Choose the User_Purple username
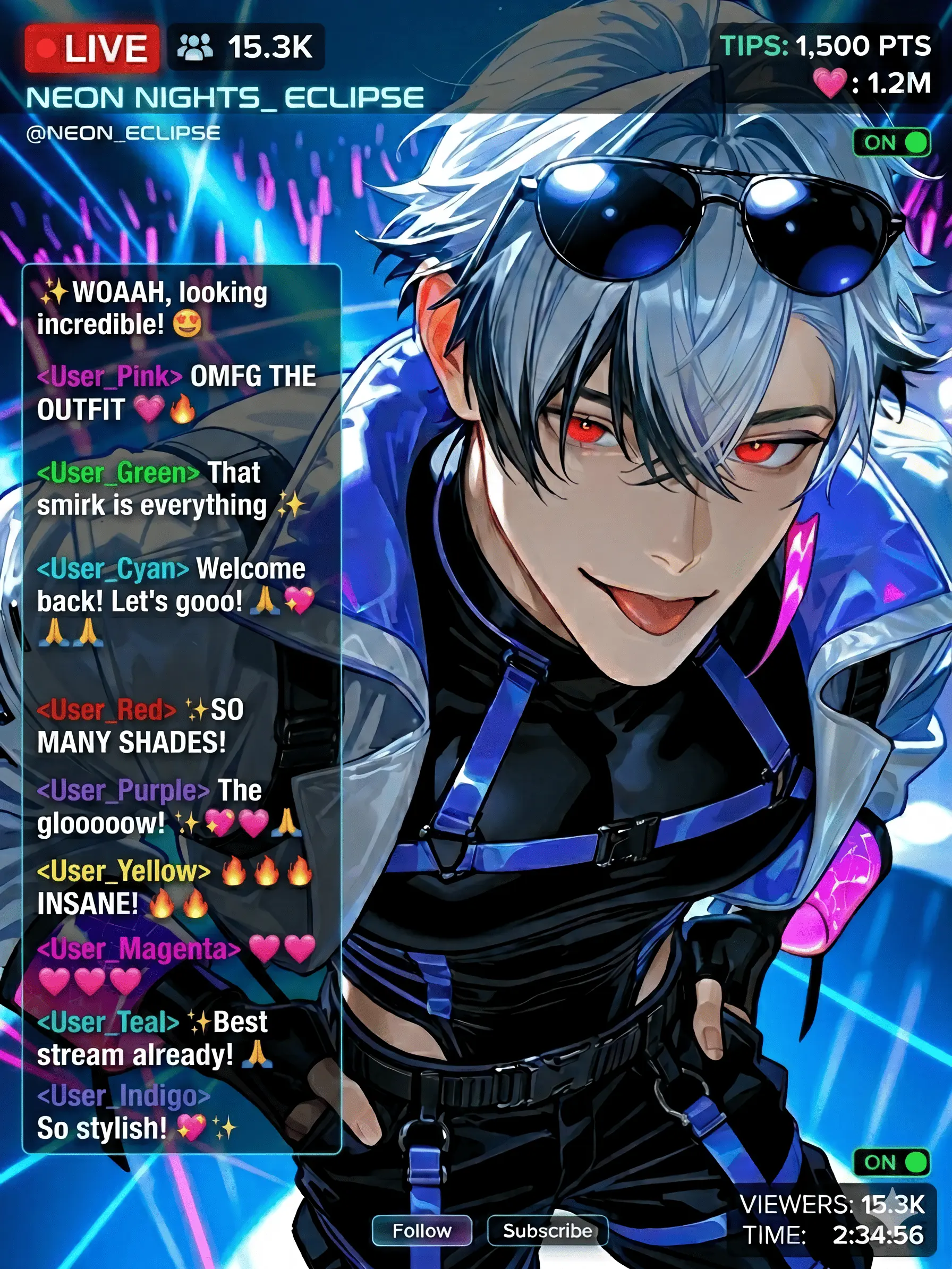 pos(123,790)
